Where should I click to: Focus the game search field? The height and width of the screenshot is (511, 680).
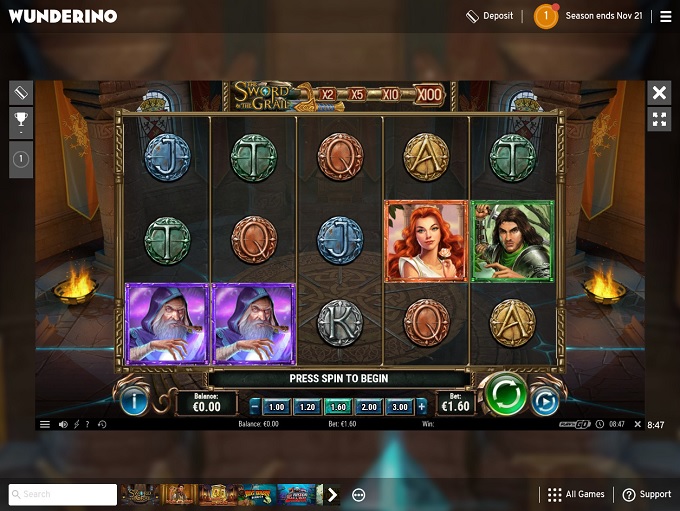[63, 494]
